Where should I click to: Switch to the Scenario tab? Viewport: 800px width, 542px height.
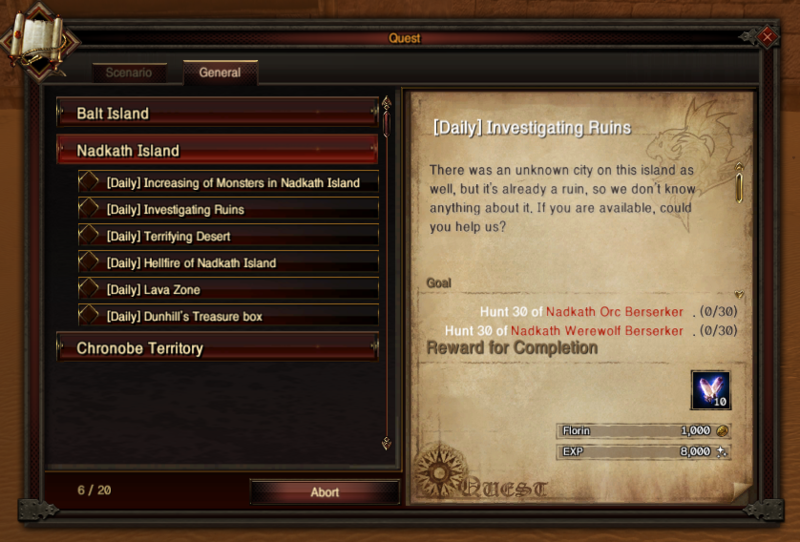128,73
